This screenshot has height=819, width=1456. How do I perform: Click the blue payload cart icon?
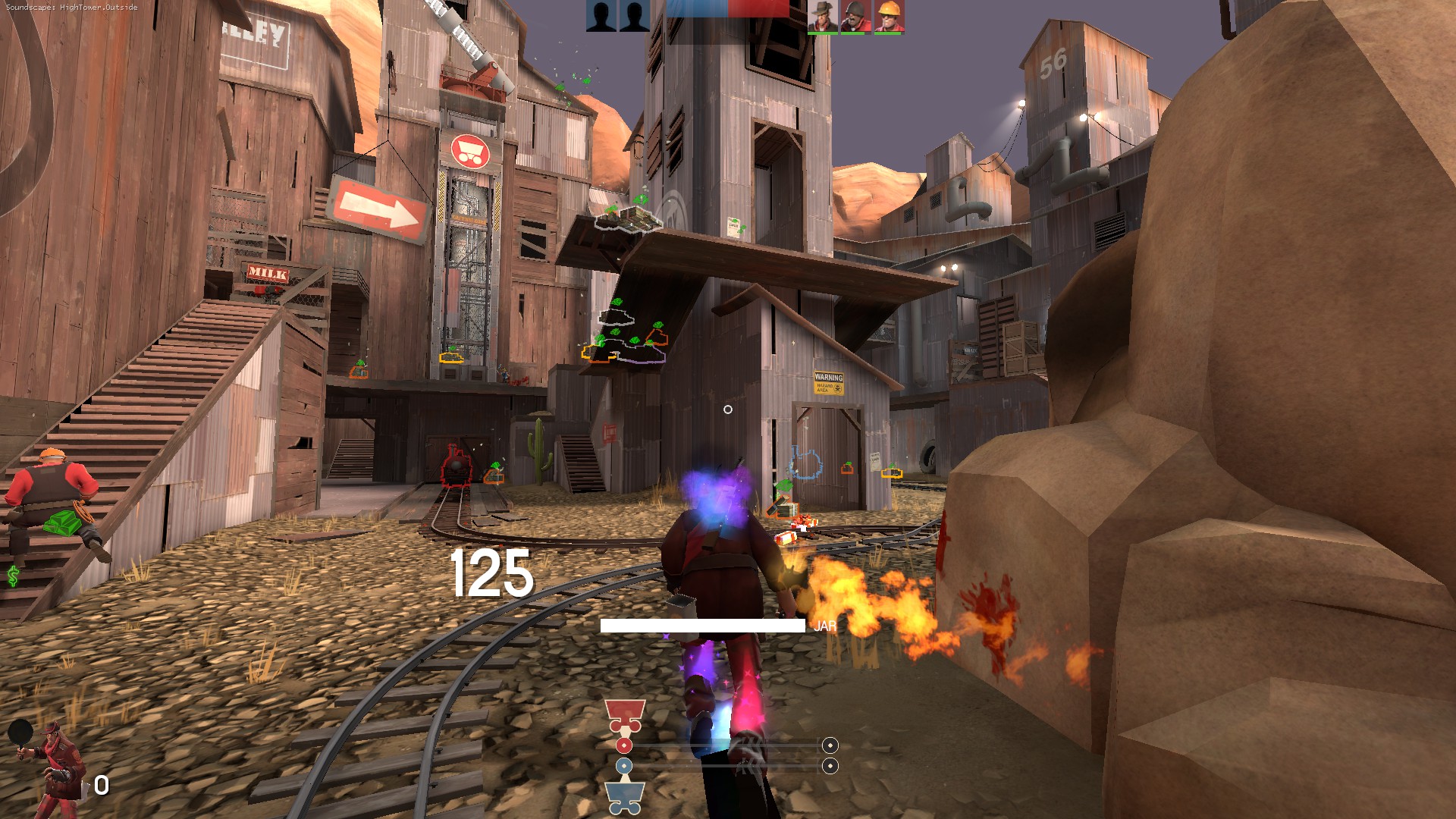pyautogui.click(x=625, y=796)
